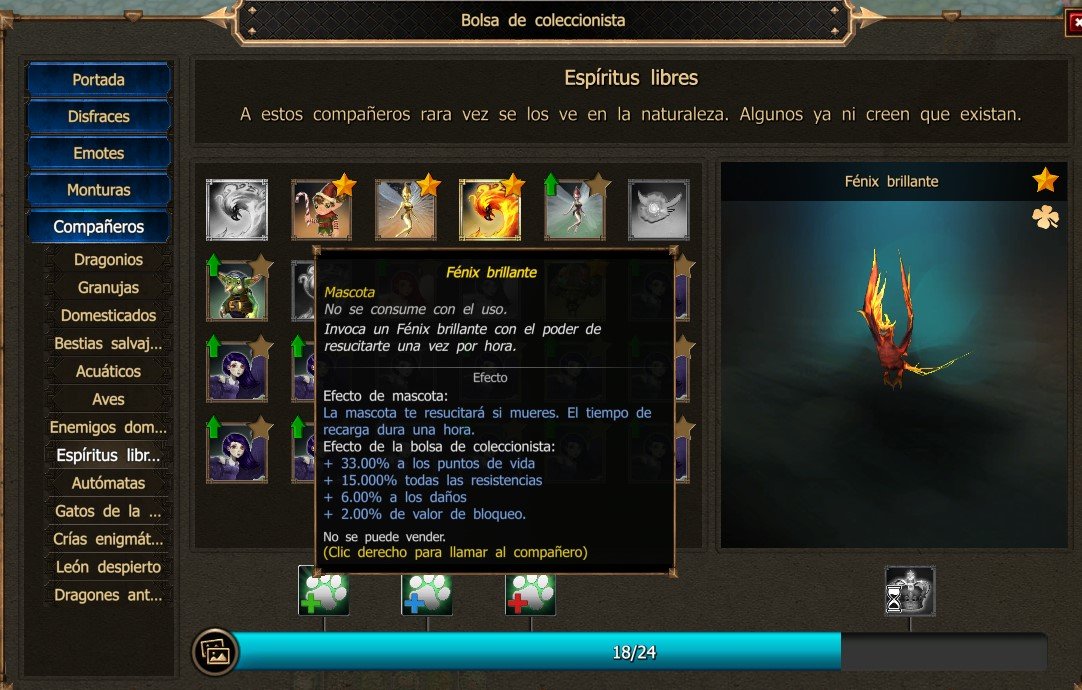Viewport: 1082px width, 690px height.
Task: Open the Portada section
Action: tap(98, 80)
